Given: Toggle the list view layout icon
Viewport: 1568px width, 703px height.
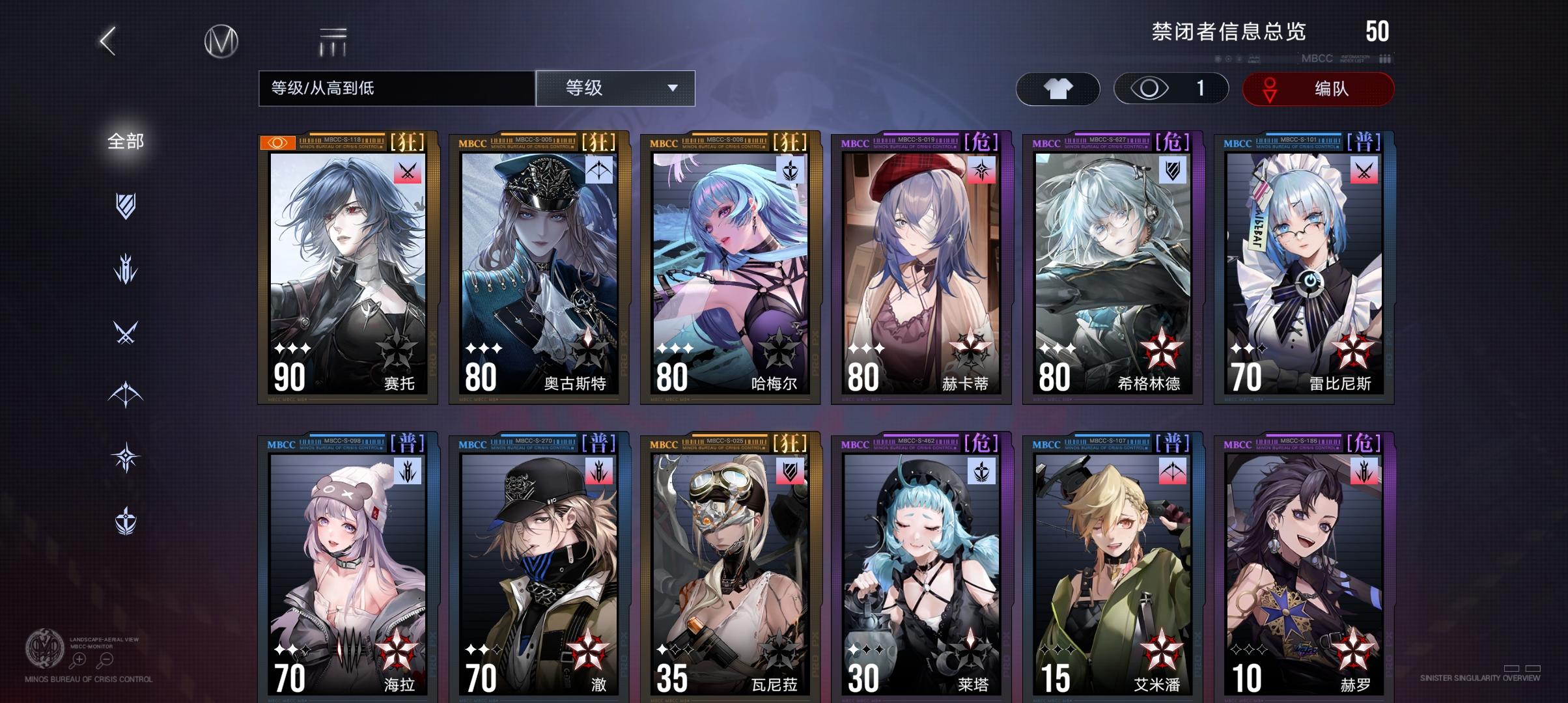Looking at the screenshot, I should pyautogui.click(x=332, y=40).
